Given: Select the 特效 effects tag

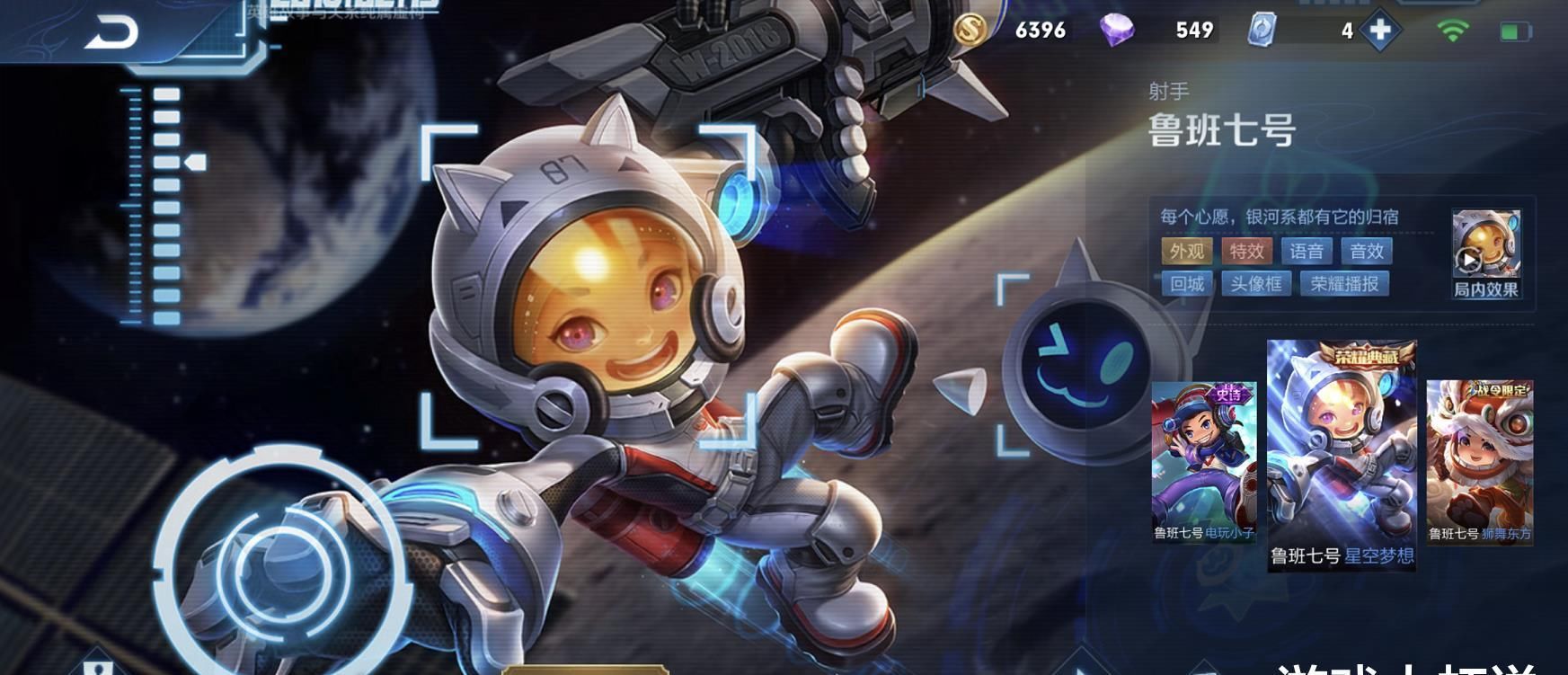Looking at the screenshot, I should (x=1246, y=252).
